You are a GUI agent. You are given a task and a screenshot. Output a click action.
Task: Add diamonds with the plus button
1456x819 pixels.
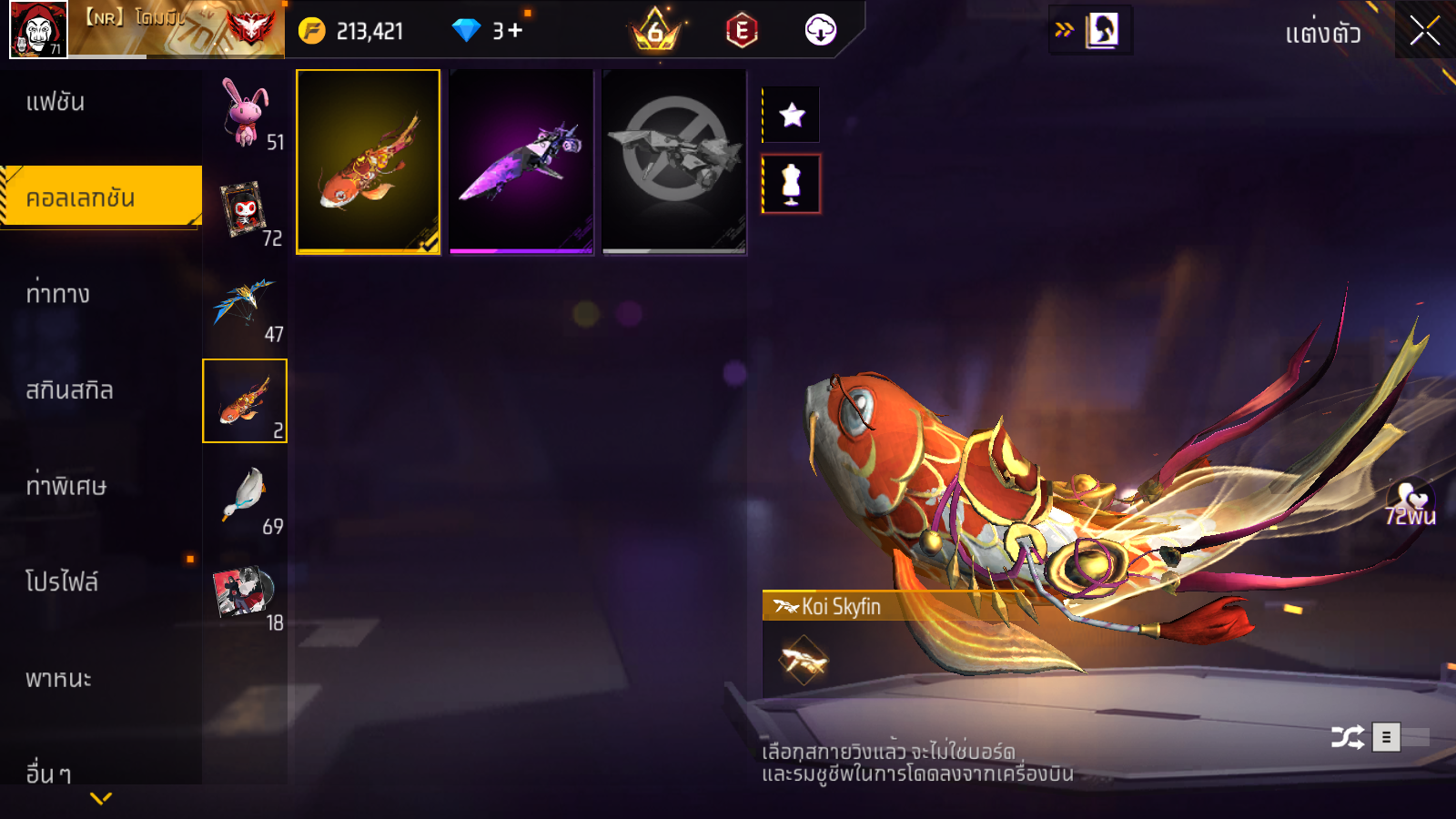tap(515, 31)
